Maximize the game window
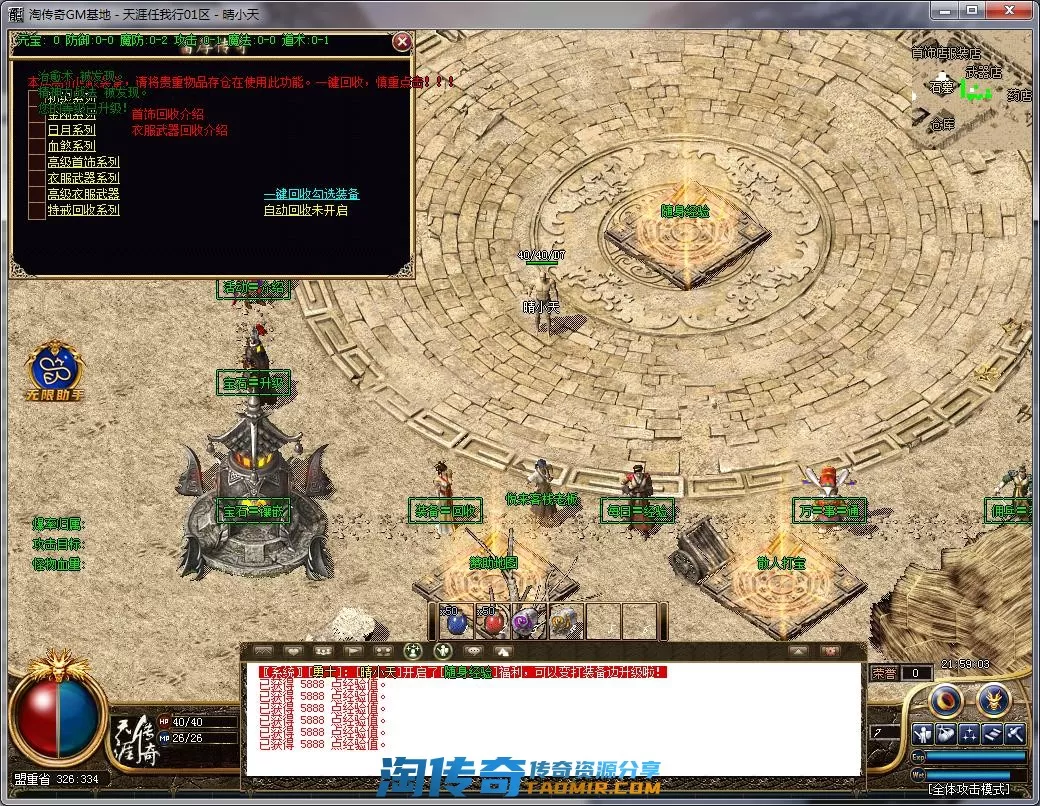 (969, 10)
